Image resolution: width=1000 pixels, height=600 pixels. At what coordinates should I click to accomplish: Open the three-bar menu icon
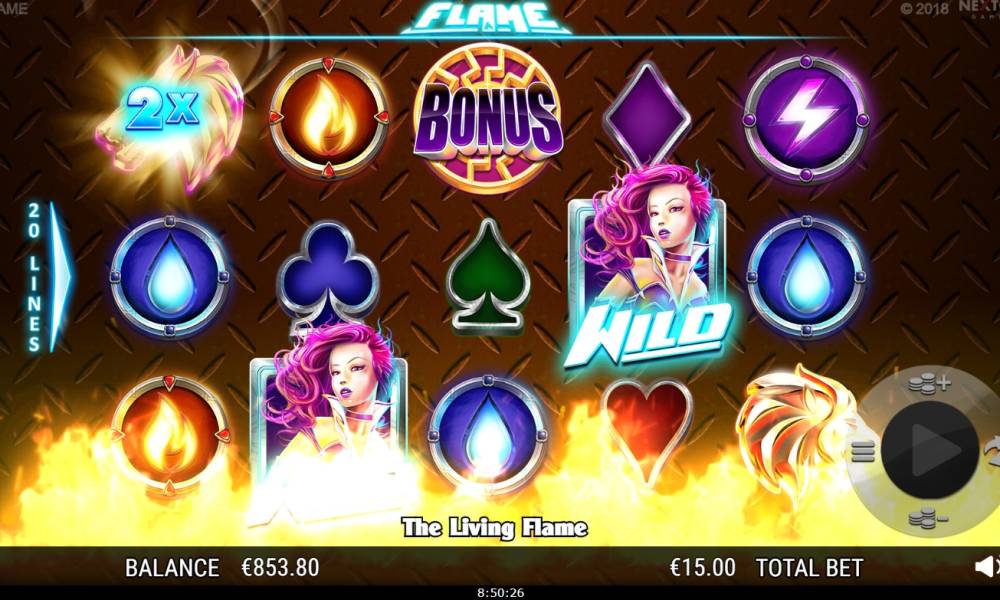[863, 452]
